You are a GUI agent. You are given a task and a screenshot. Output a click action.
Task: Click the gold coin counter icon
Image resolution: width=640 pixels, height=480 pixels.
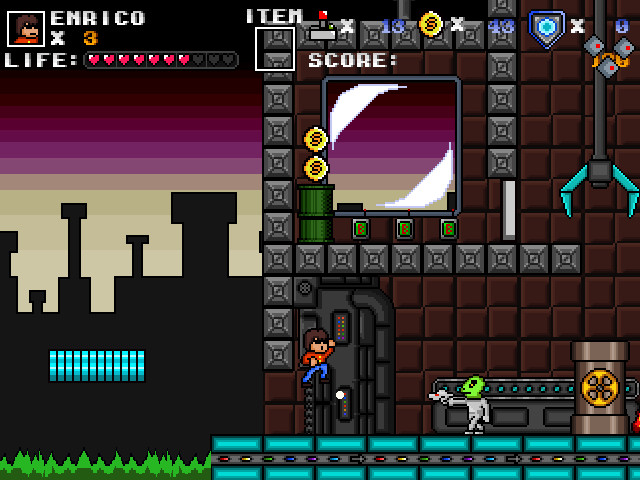pyautogui.click(x=431, y=25)
